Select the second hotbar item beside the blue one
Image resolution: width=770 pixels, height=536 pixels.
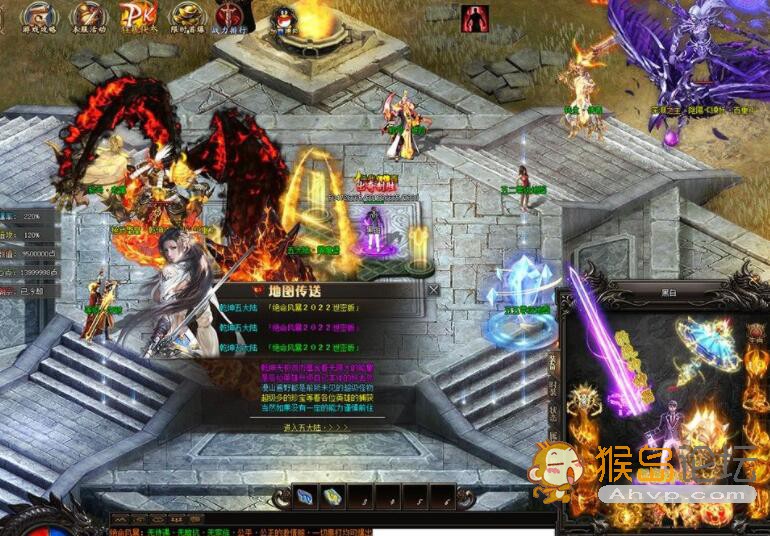(x=332, y=495)
